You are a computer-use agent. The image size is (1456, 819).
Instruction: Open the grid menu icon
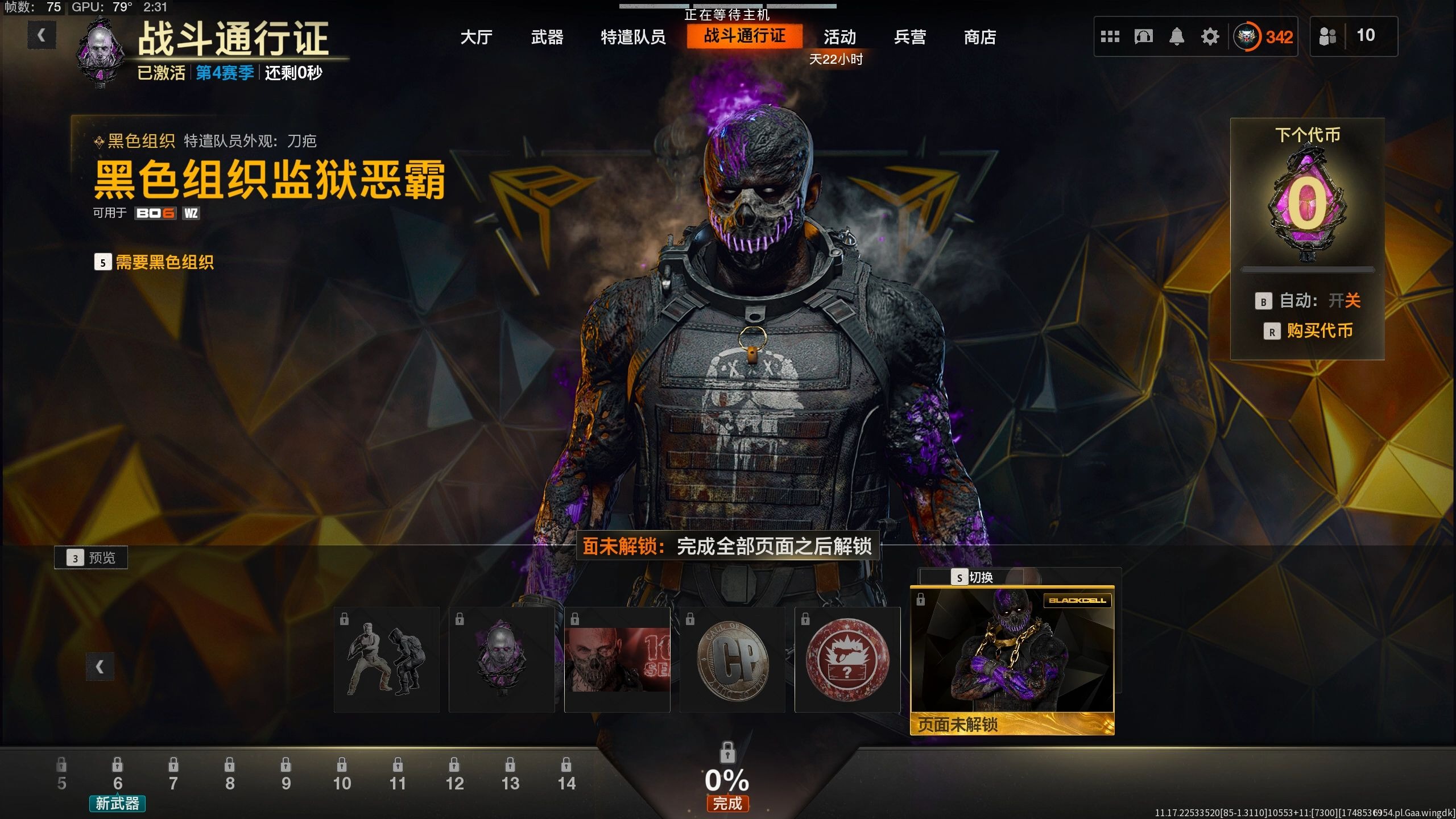pos(1110,37)
